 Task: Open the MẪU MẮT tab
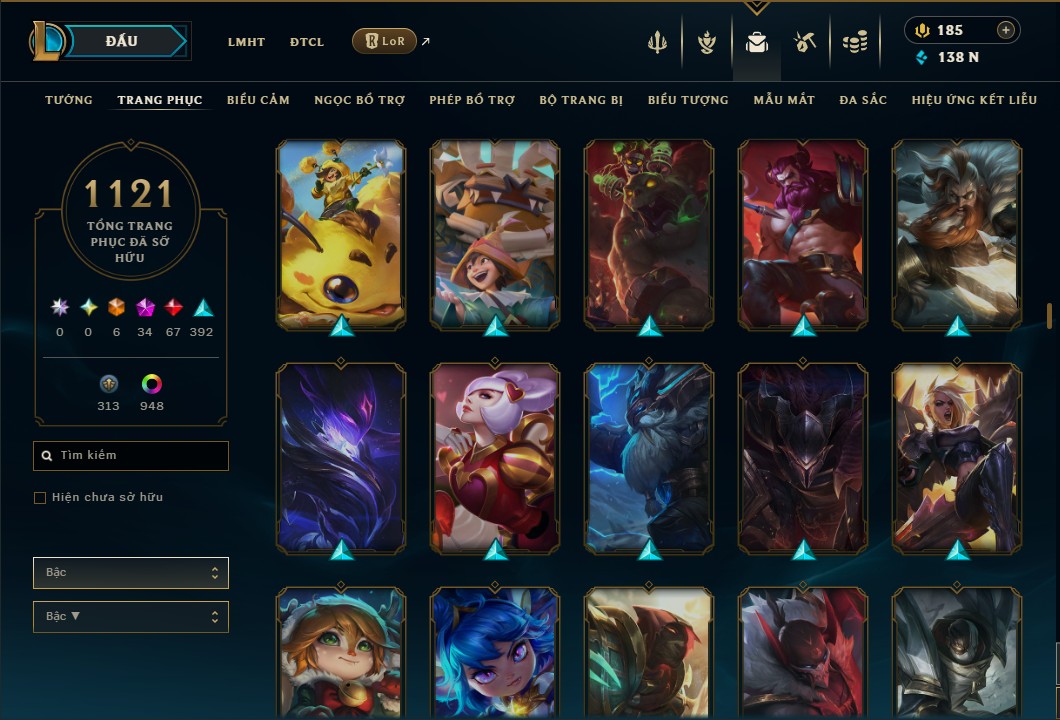coord(784,100)
